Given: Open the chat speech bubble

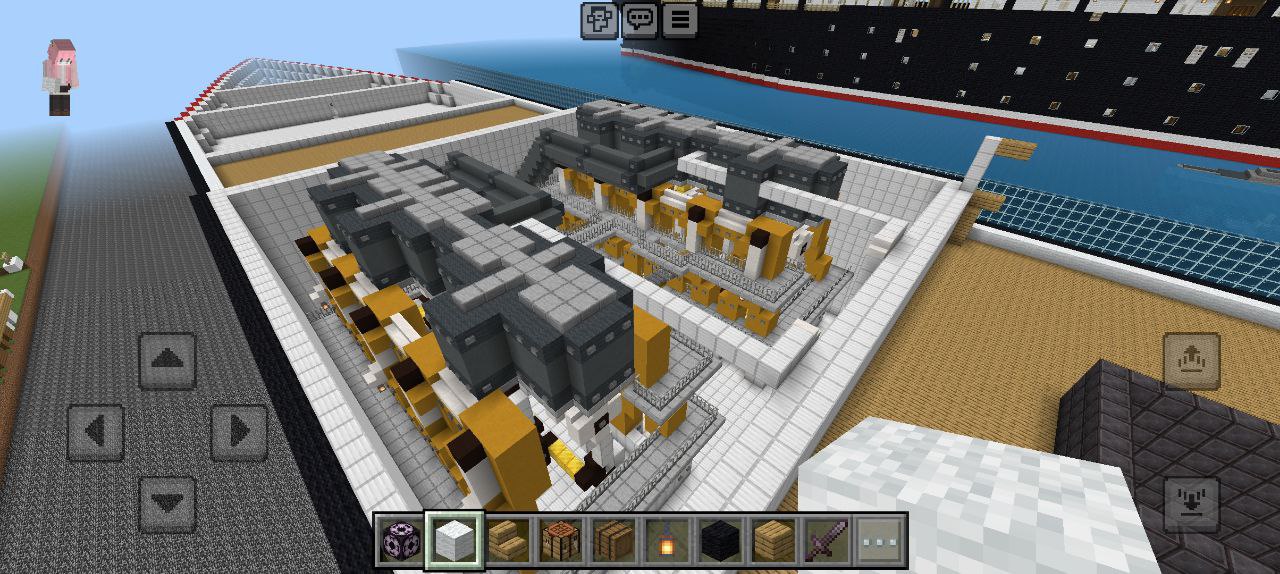Looking at the screenshot, I should [x=639, y=19].
